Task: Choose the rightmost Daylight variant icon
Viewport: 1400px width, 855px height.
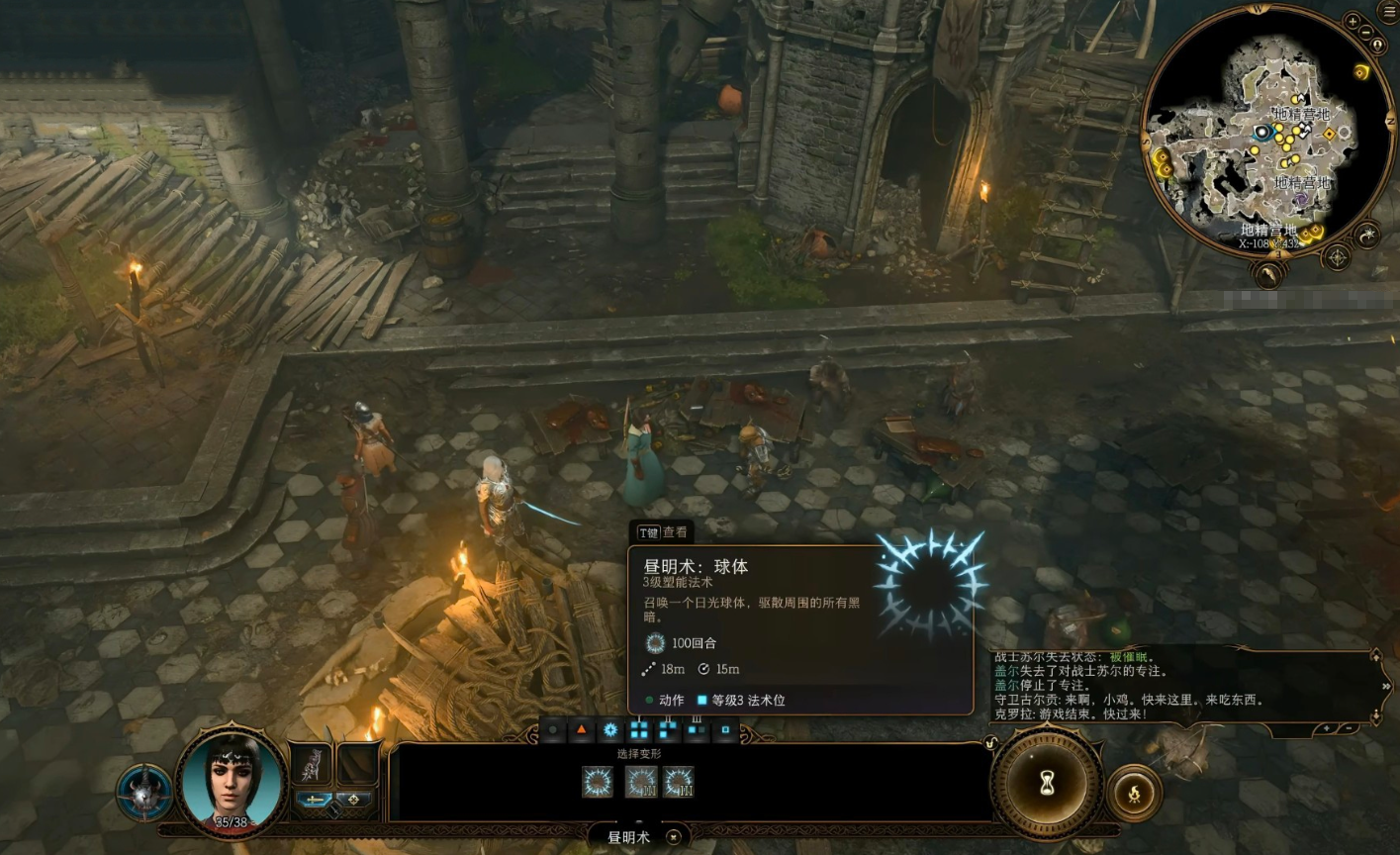Action: (679, 783)
